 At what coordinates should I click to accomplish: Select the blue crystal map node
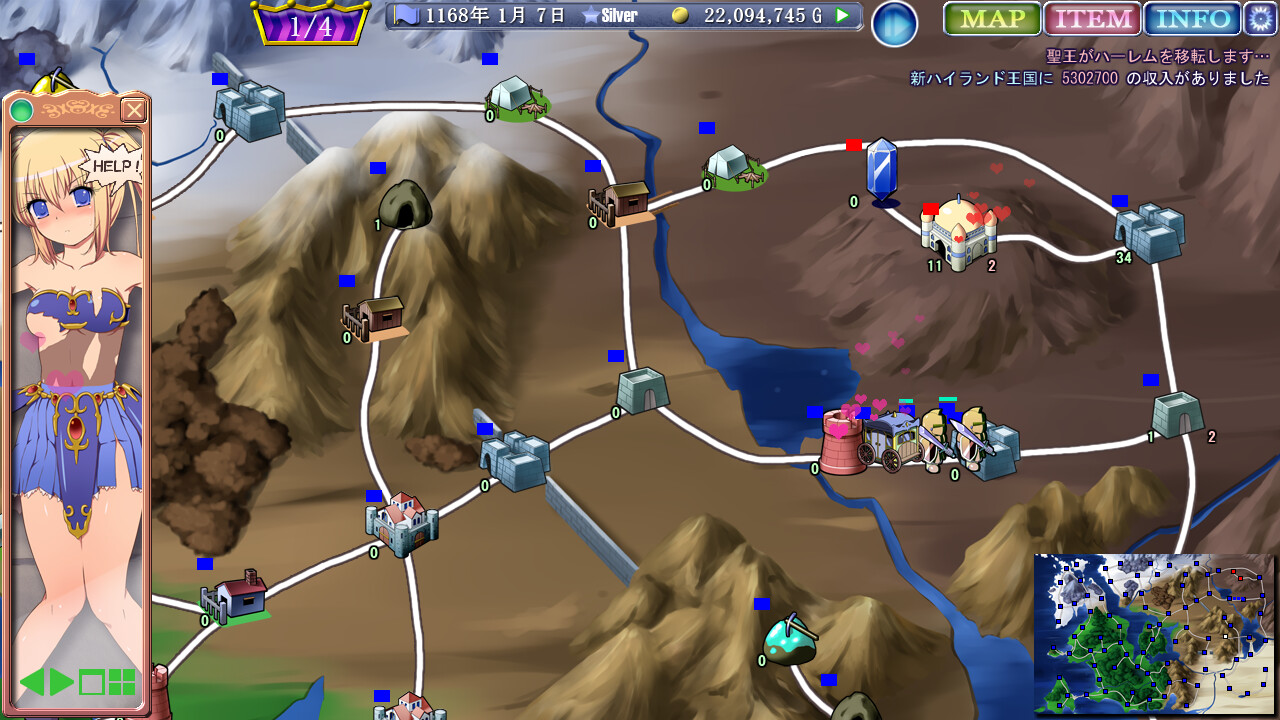881,172
